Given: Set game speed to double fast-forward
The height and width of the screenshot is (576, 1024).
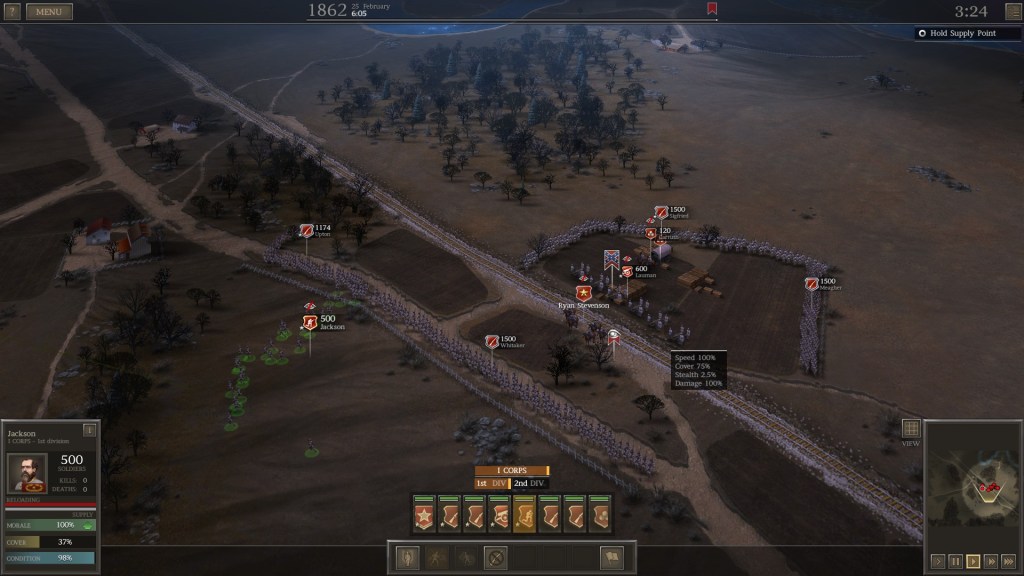Looking at the screenshot, I should 989,561.
